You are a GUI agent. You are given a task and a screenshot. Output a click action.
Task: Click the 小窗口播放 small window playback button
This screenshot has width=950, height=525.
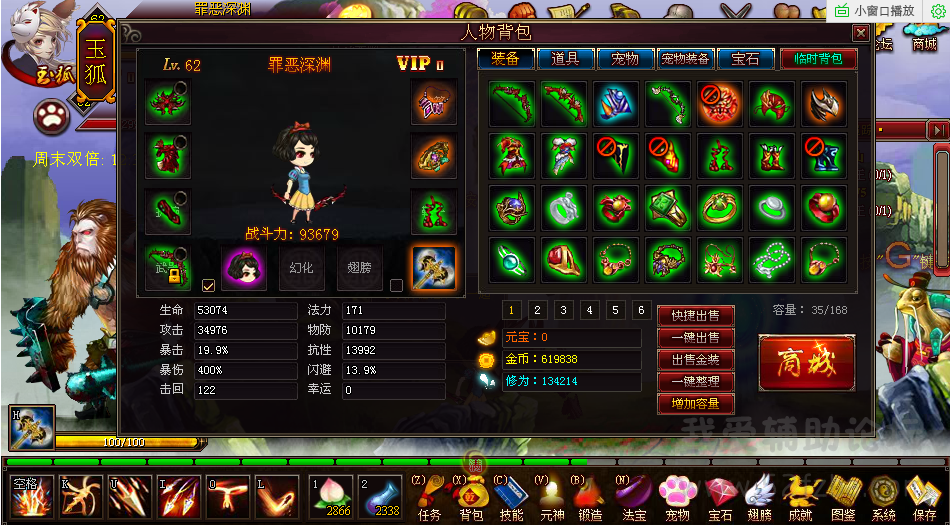pyautogui.click(x=876, y=10)
